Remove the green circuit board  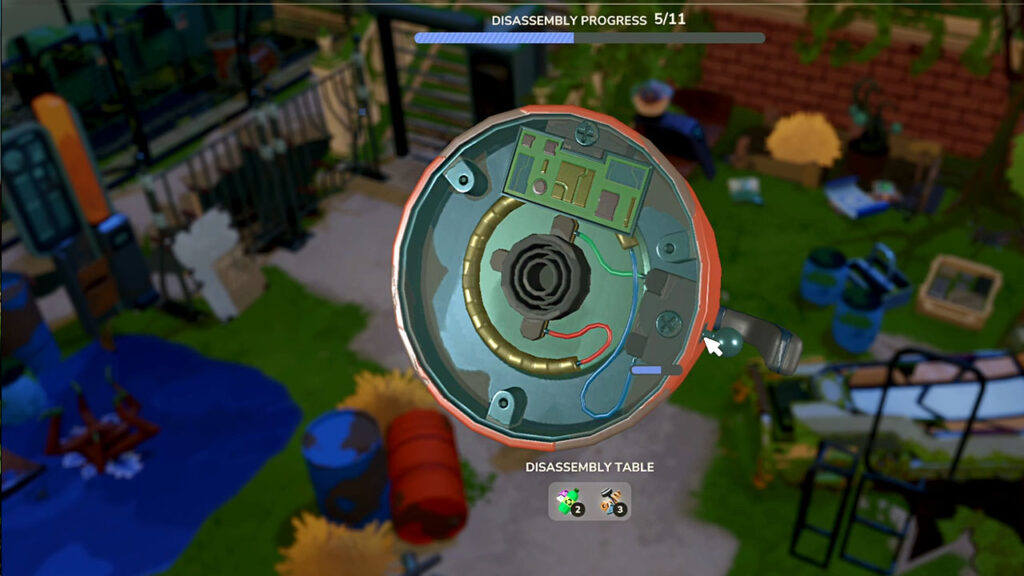coord(580,180)
